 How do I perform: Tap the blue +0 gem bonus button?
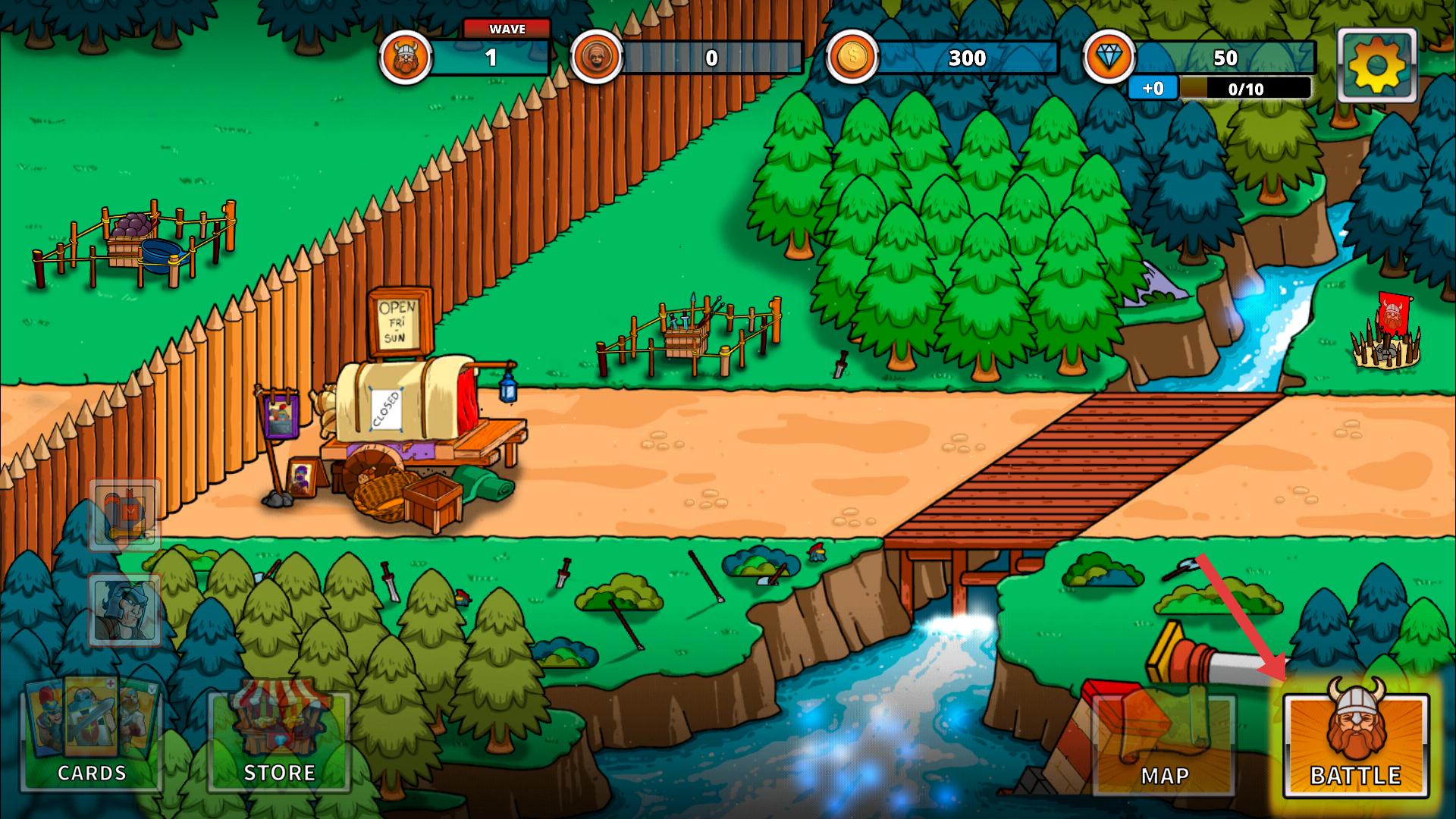point(1153,89)
